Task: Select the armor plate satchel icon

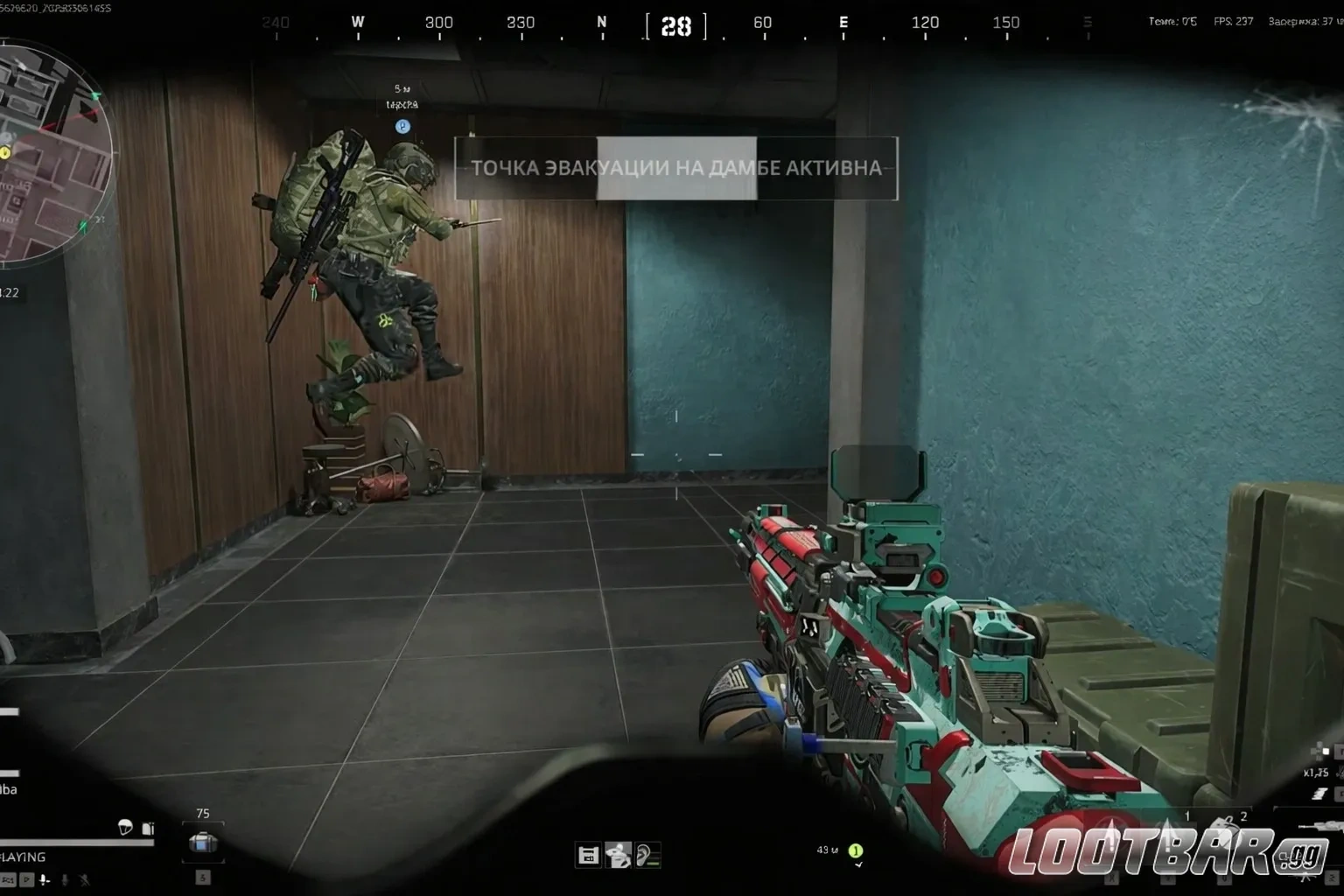Action: (x=203, y=843)
